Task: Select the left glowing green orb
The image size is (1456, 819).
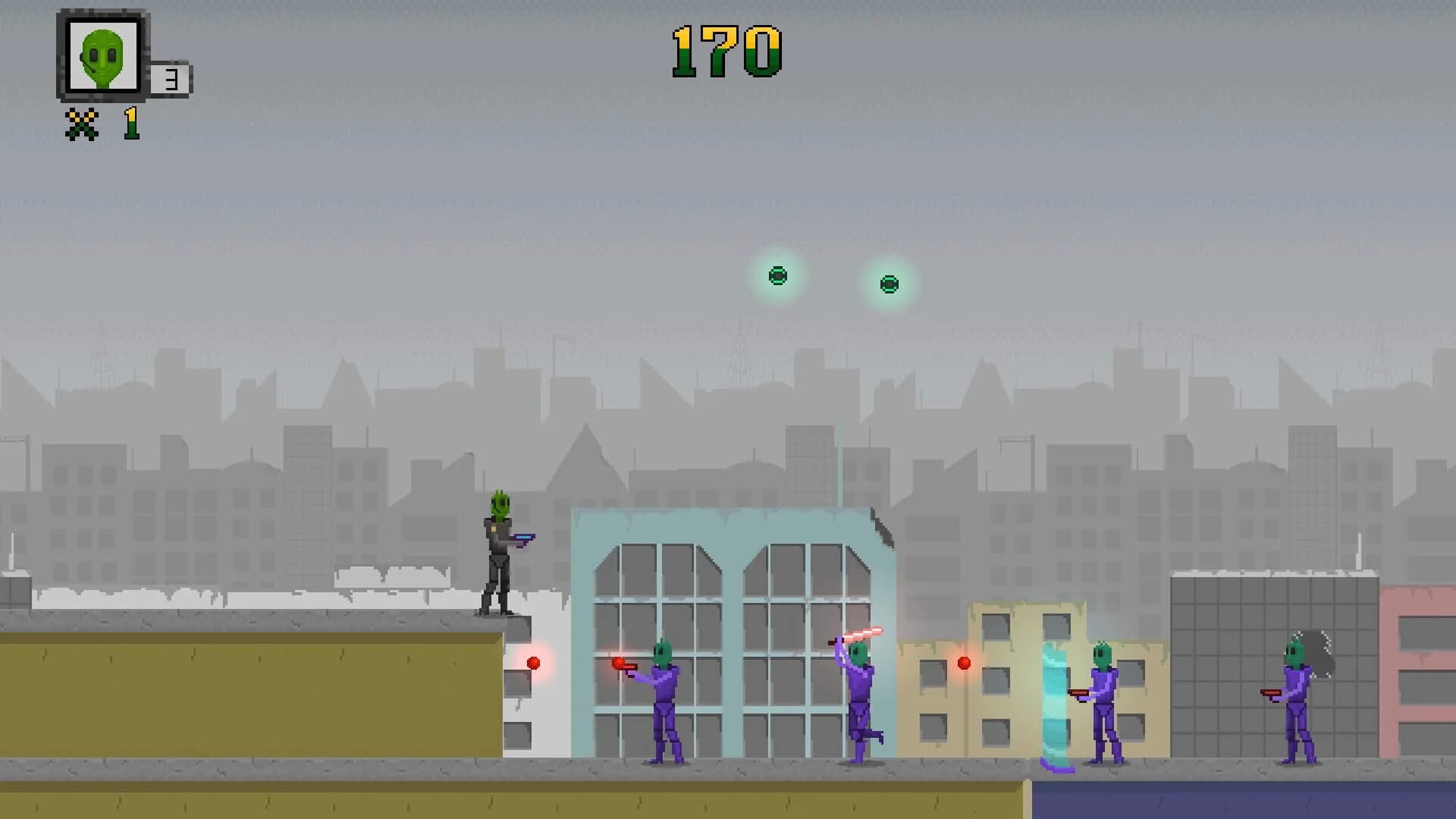Action: coord(778,276)
